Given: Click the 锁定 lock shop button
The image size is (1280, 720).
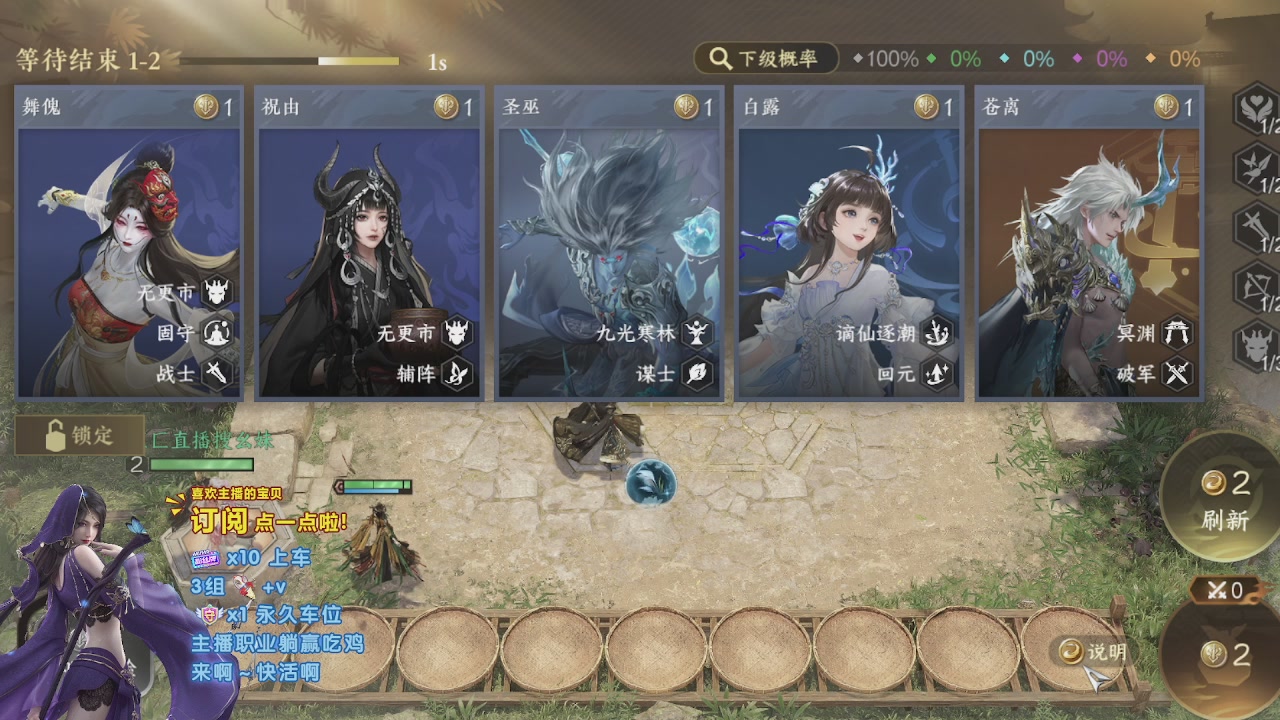Looking at the screenshot, I should (x=80, y=436).
